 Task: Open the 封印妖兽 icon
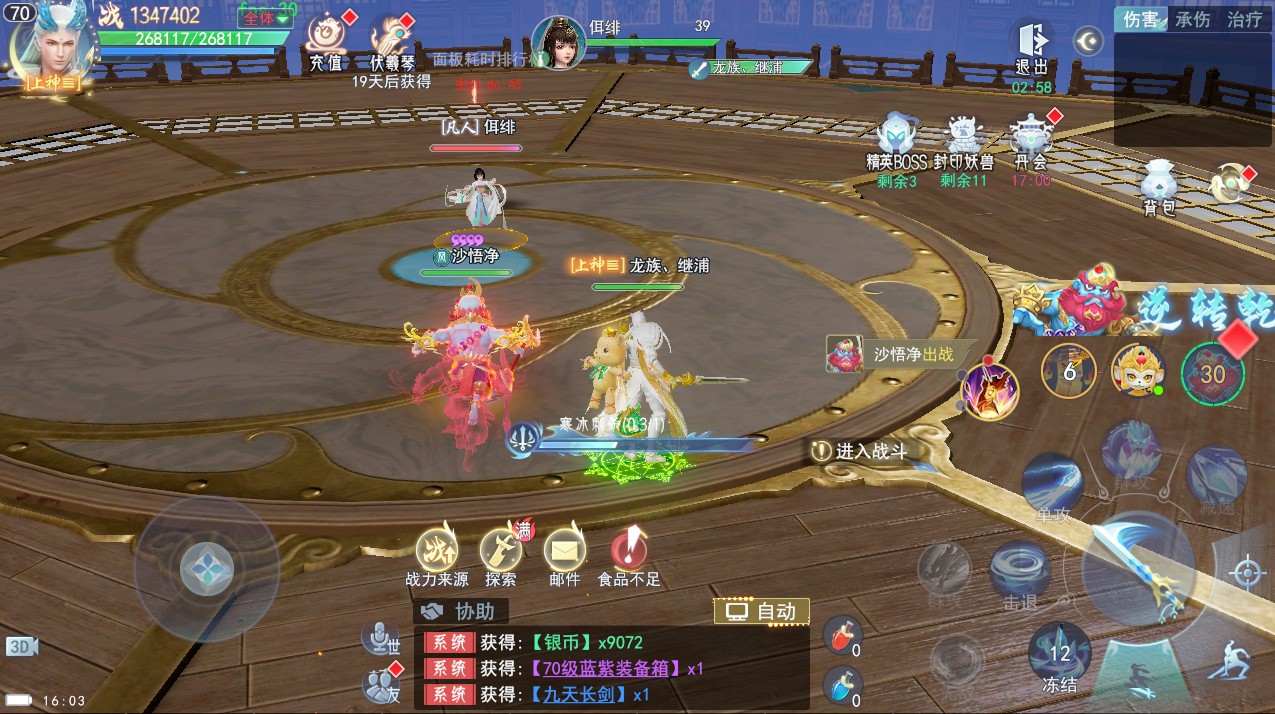963,138
